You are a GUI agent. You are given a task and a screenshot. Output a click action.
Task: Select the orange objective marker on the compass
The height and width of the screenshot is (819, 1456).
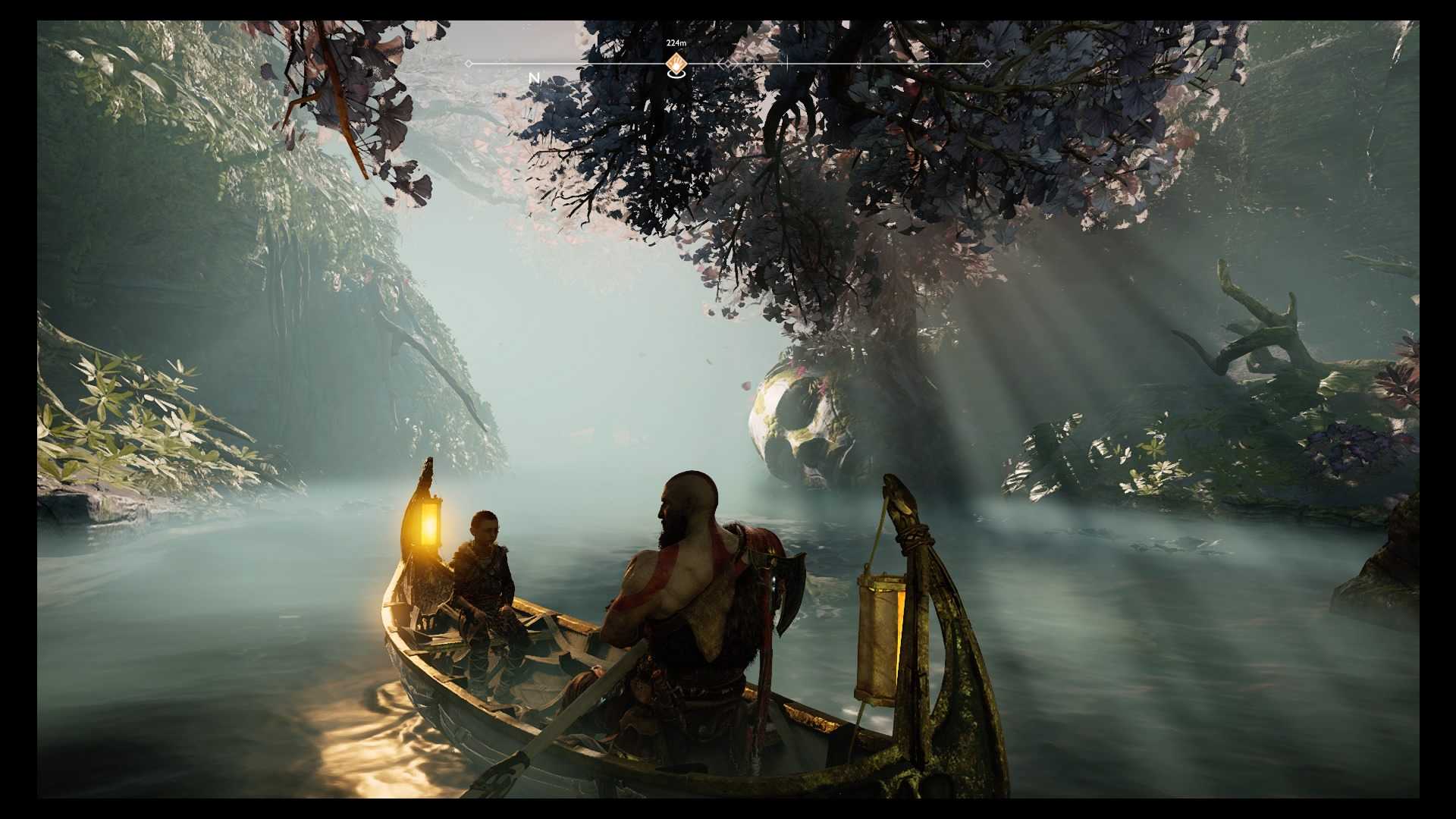676,63
